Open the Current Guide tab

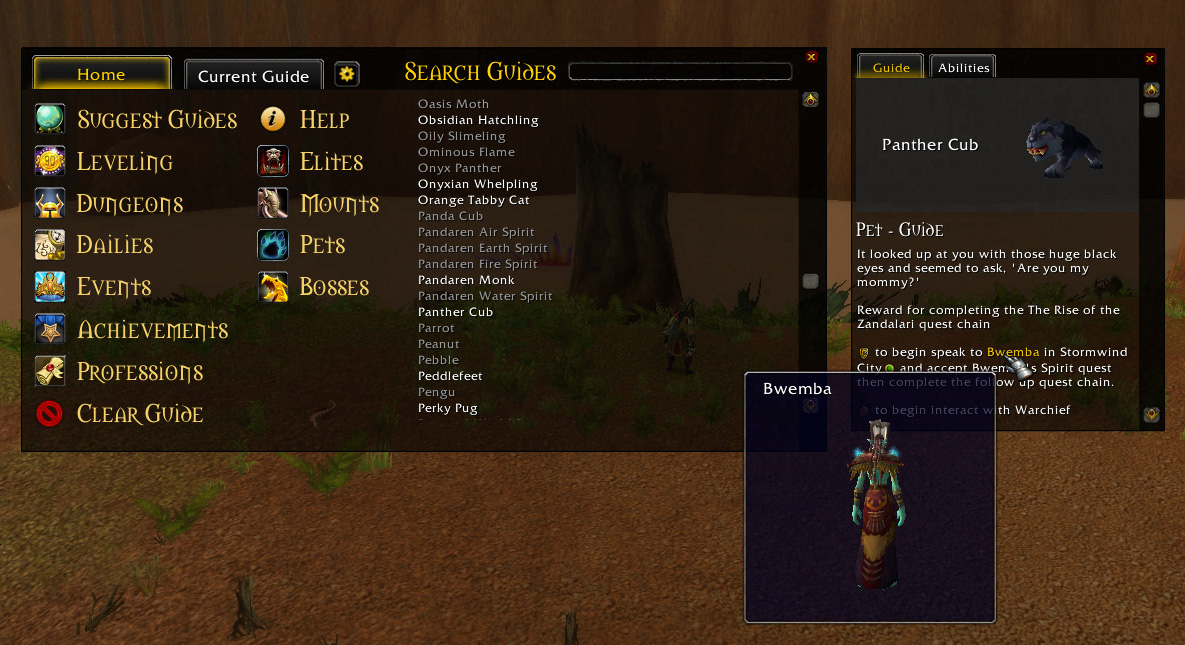[x=253, y=76]
